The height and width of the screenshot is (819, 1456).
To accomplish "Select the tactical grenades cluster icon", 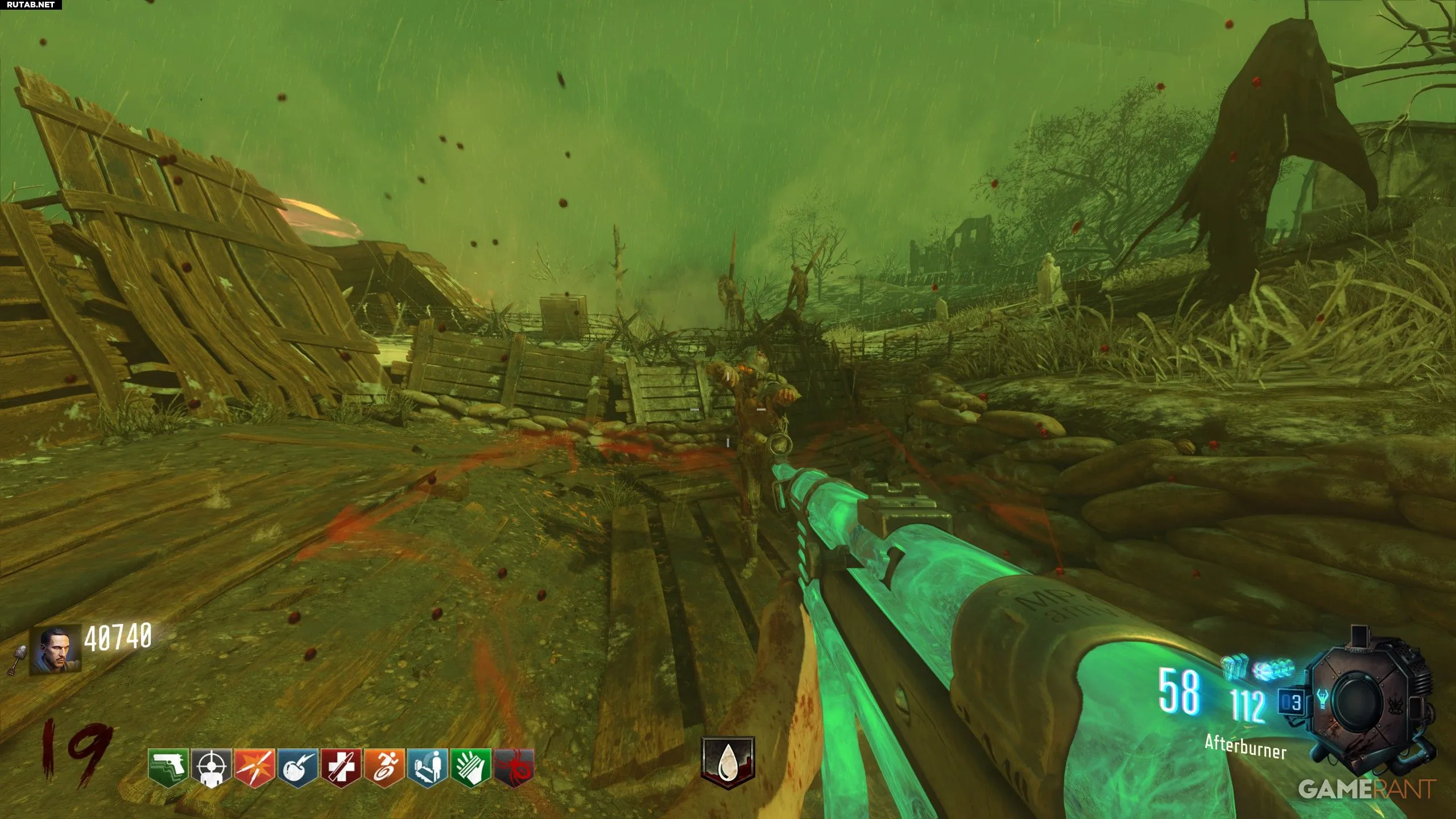I will tap(1273, 669).
